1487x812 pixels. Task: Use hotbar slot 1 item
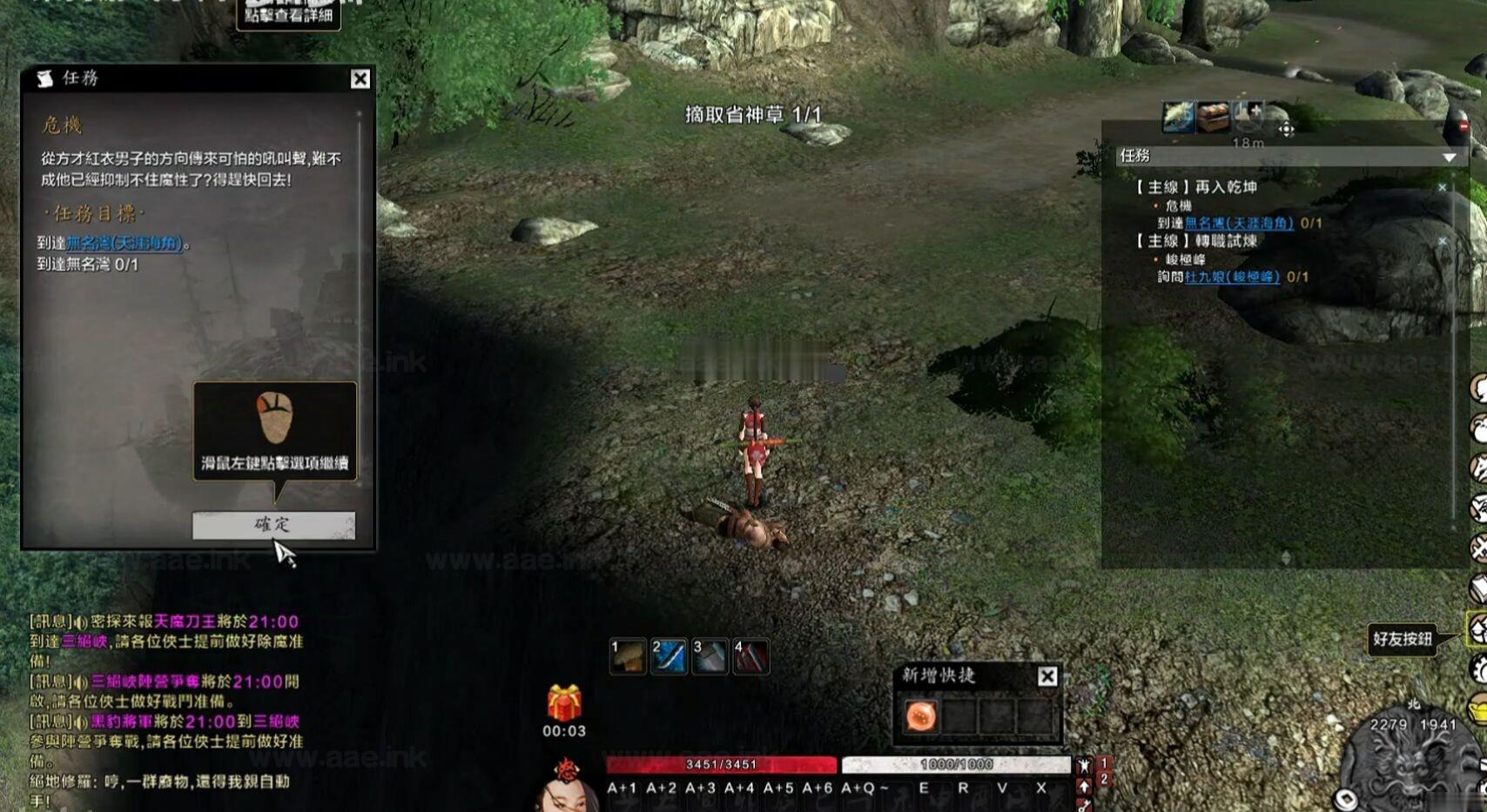pos(628,657)
